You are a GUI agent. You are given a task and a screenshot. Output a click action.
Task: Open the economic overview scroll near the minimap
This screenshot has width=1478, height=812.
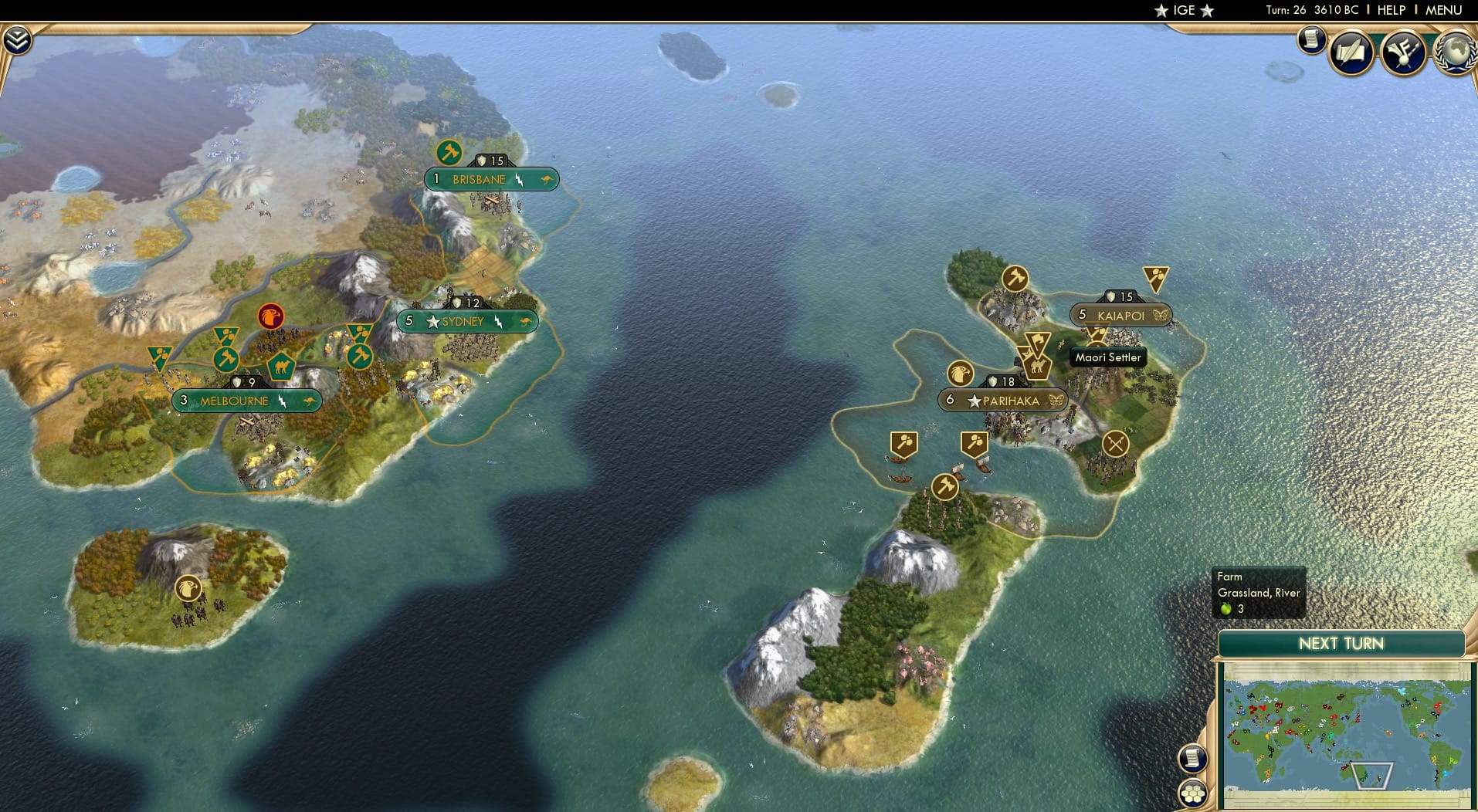point(1194,758)
